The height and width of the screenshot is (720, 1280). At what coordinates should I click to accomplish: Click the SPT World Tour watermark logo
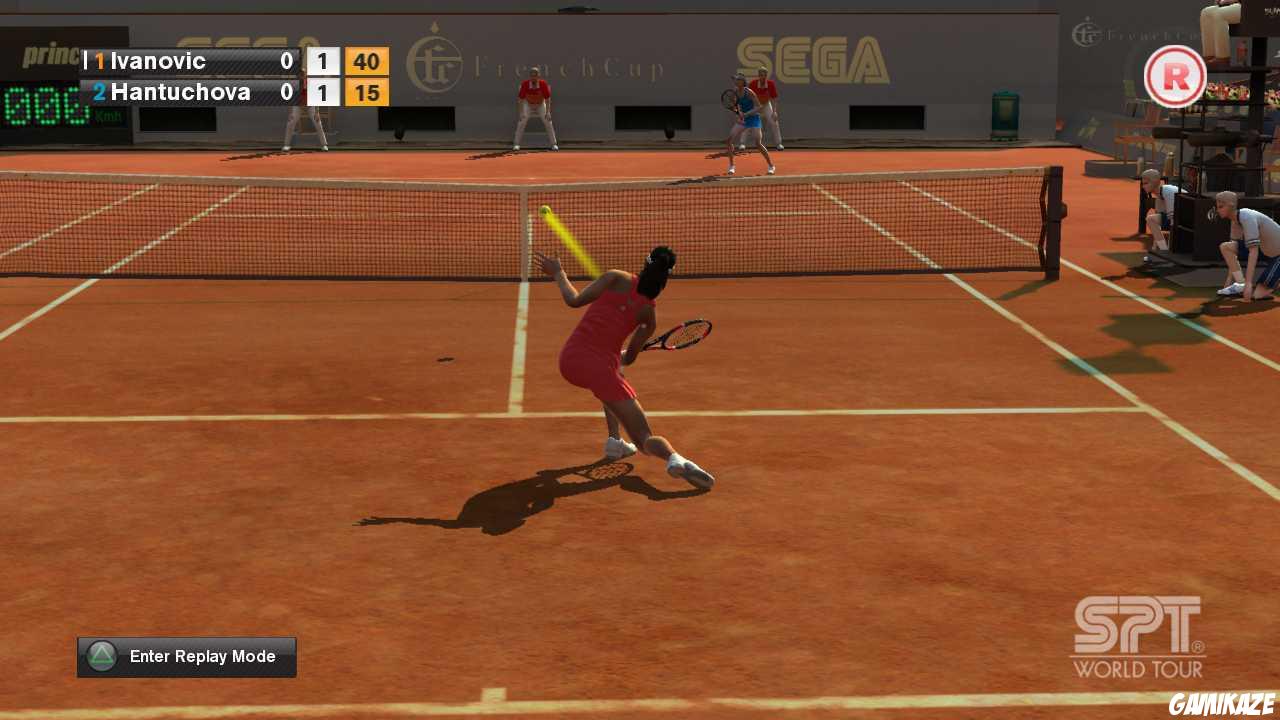[x=1138, y=638]
